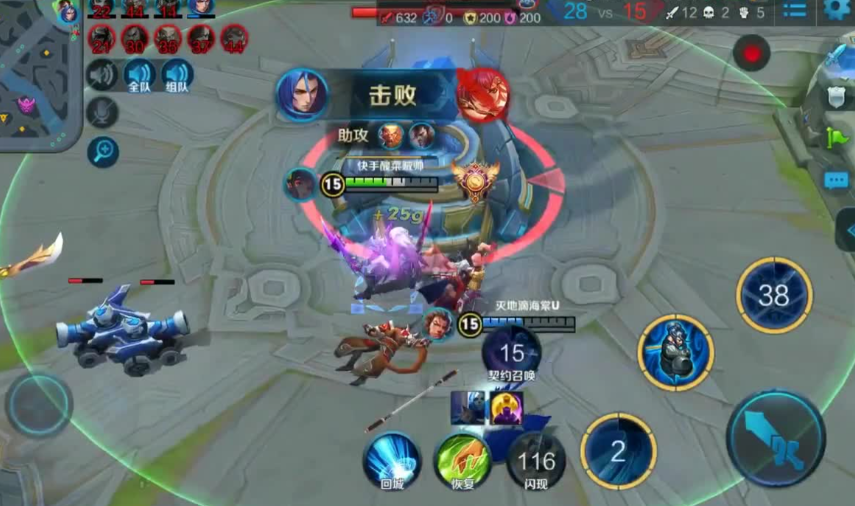Image resolution: width=855 pixels, height=506 pixels.
Task: Toggle the microphone icon
Action: point(102,112)
